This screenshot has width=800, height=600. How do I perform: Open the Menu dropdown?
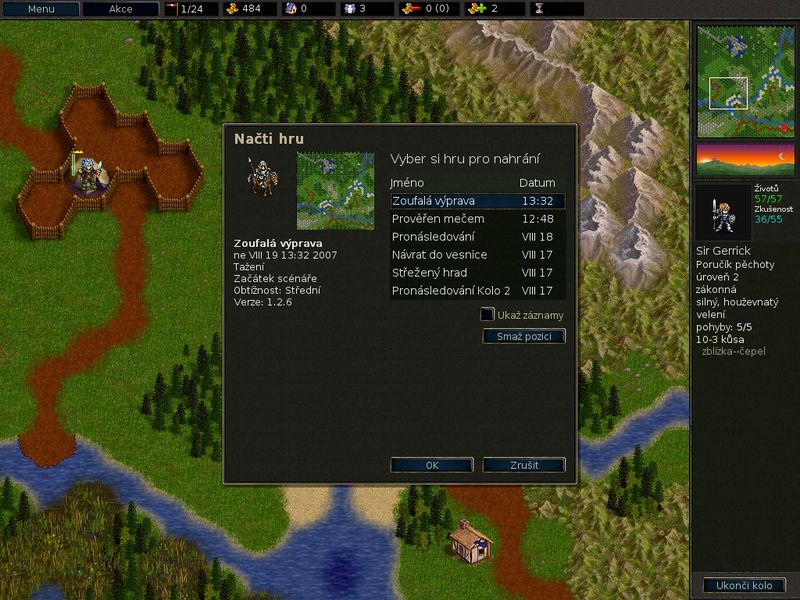41,9
